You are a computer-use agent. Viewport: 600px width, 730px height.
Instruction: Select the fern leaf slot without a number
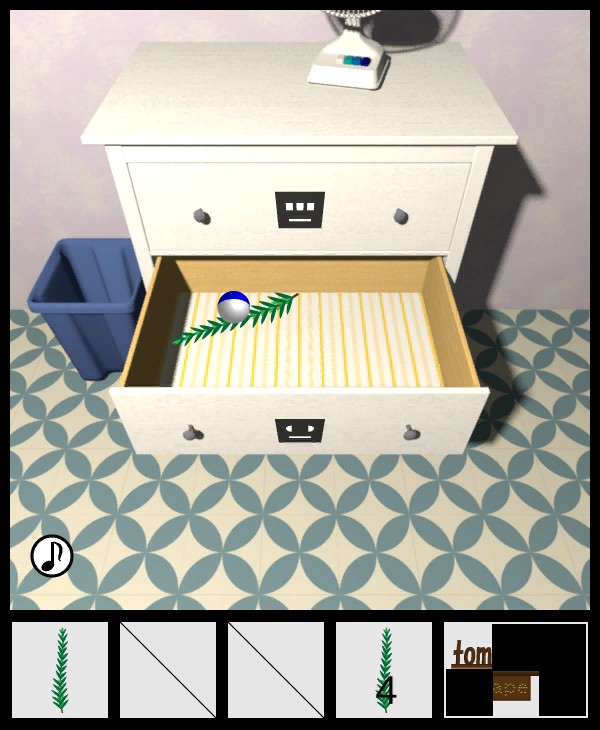coord(60,670)
